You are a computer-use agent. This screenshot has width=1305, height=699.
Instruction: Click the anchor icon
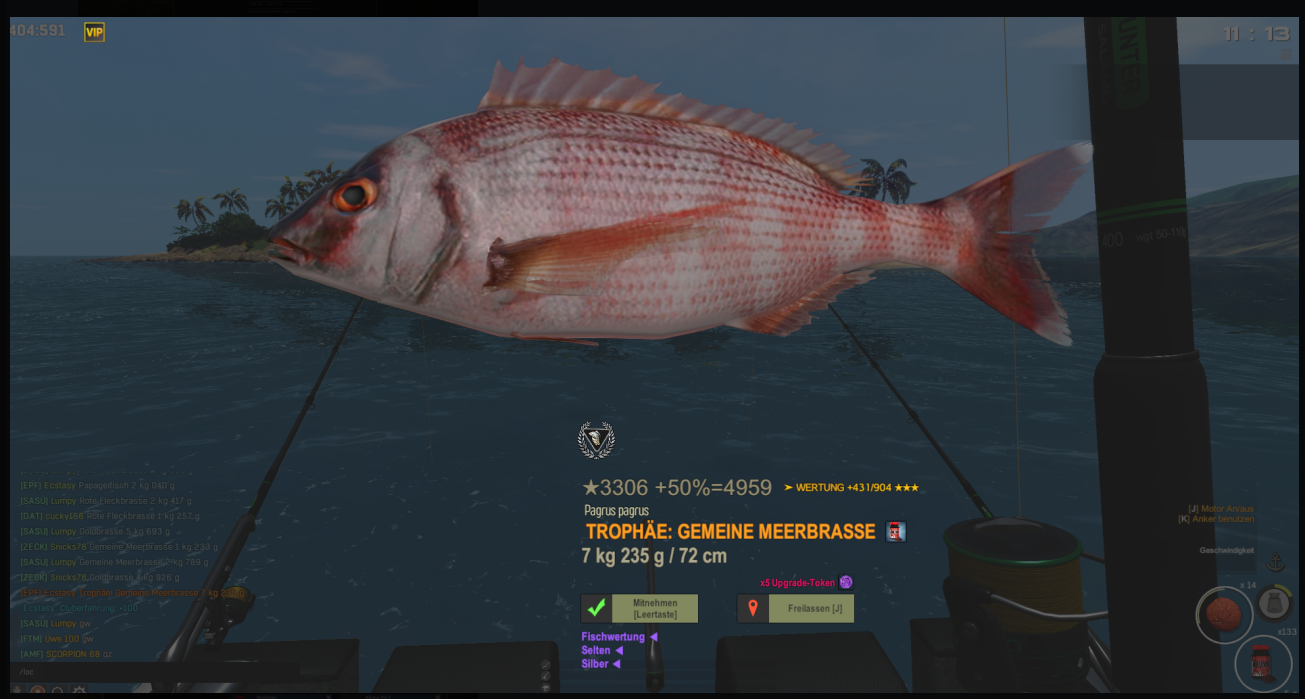pos(1275,562)
